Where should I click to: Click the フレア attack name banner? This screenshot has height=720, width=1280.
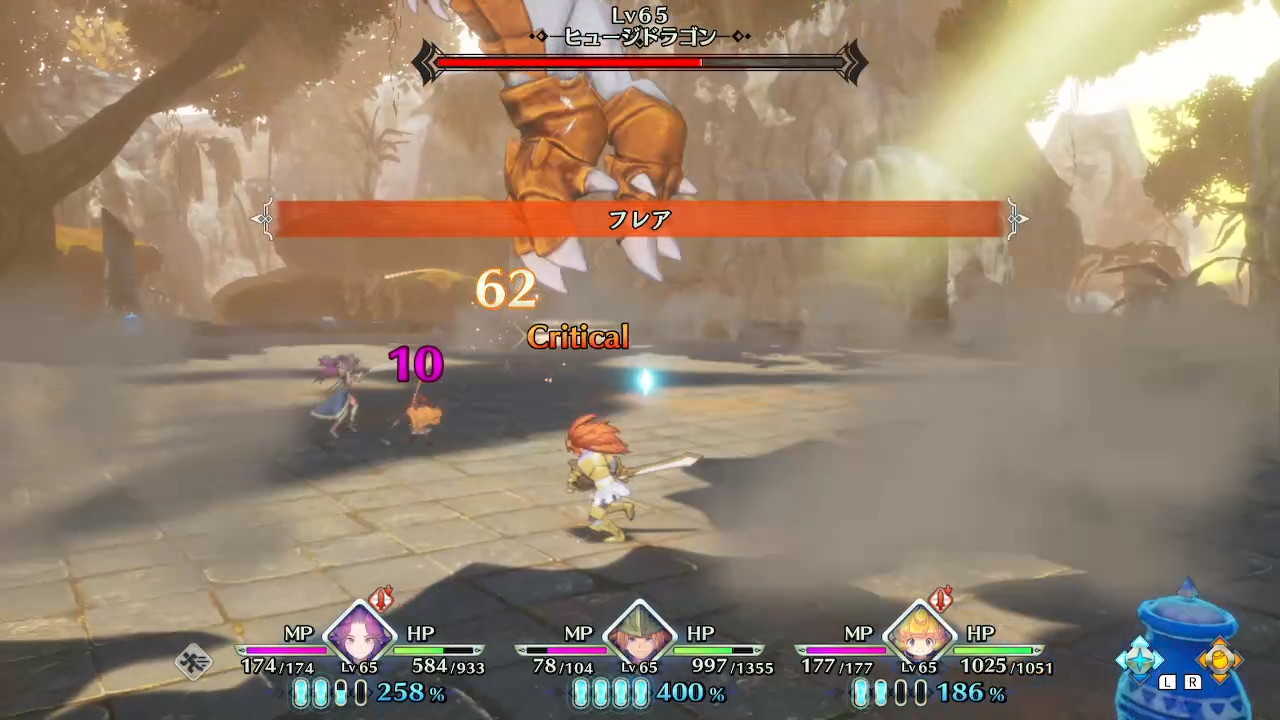pos(640,220)
